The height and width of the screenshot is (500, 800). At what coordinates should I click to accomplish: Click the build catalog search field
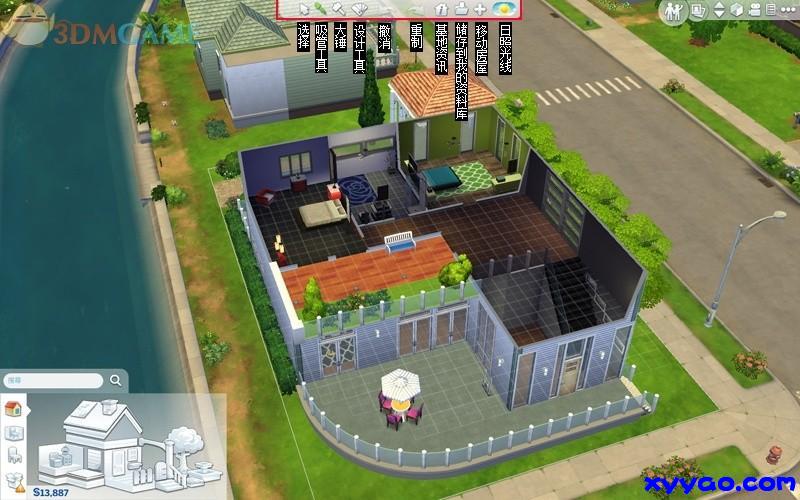(x=55, y=381)
